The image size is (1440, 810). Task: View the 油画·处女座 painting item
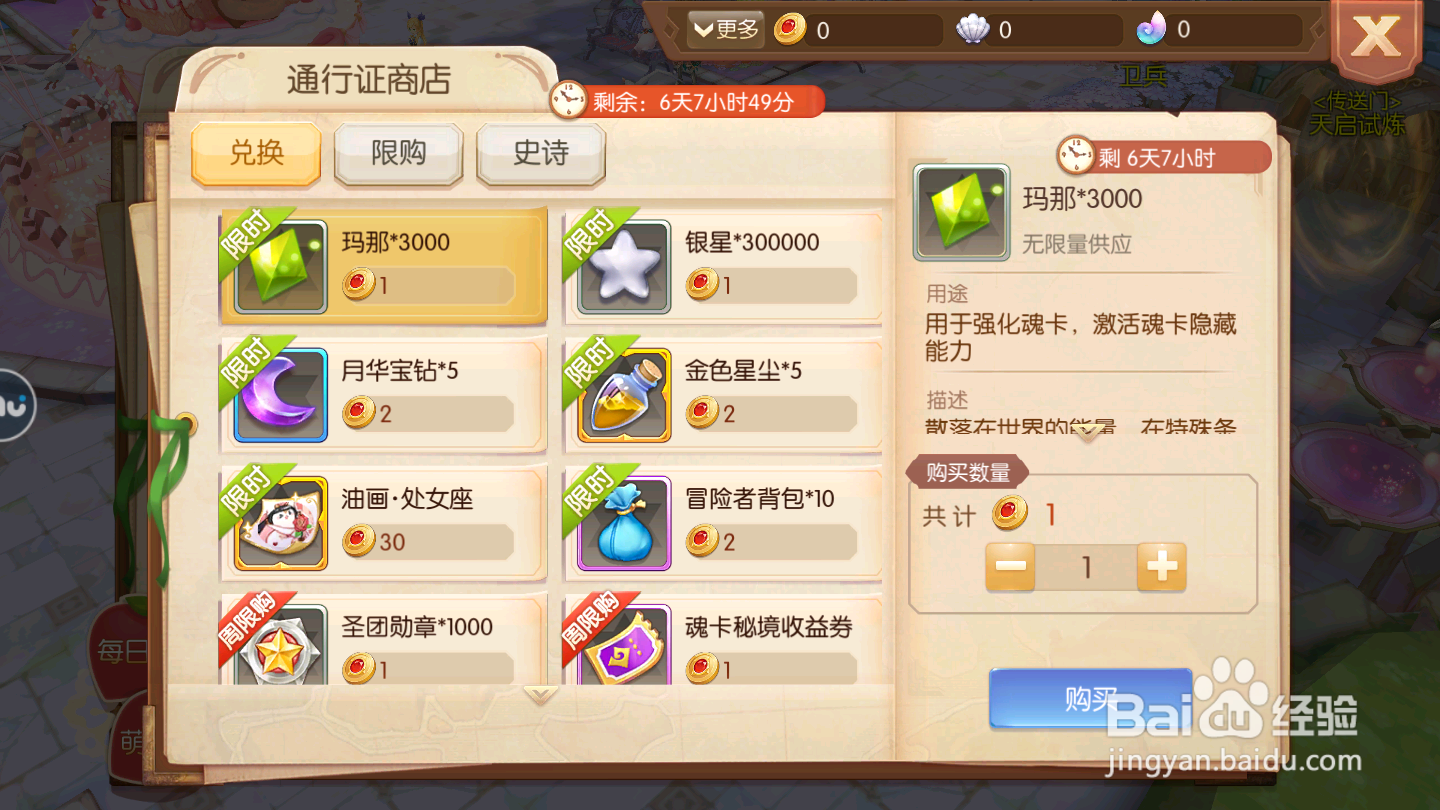[383, 522]
